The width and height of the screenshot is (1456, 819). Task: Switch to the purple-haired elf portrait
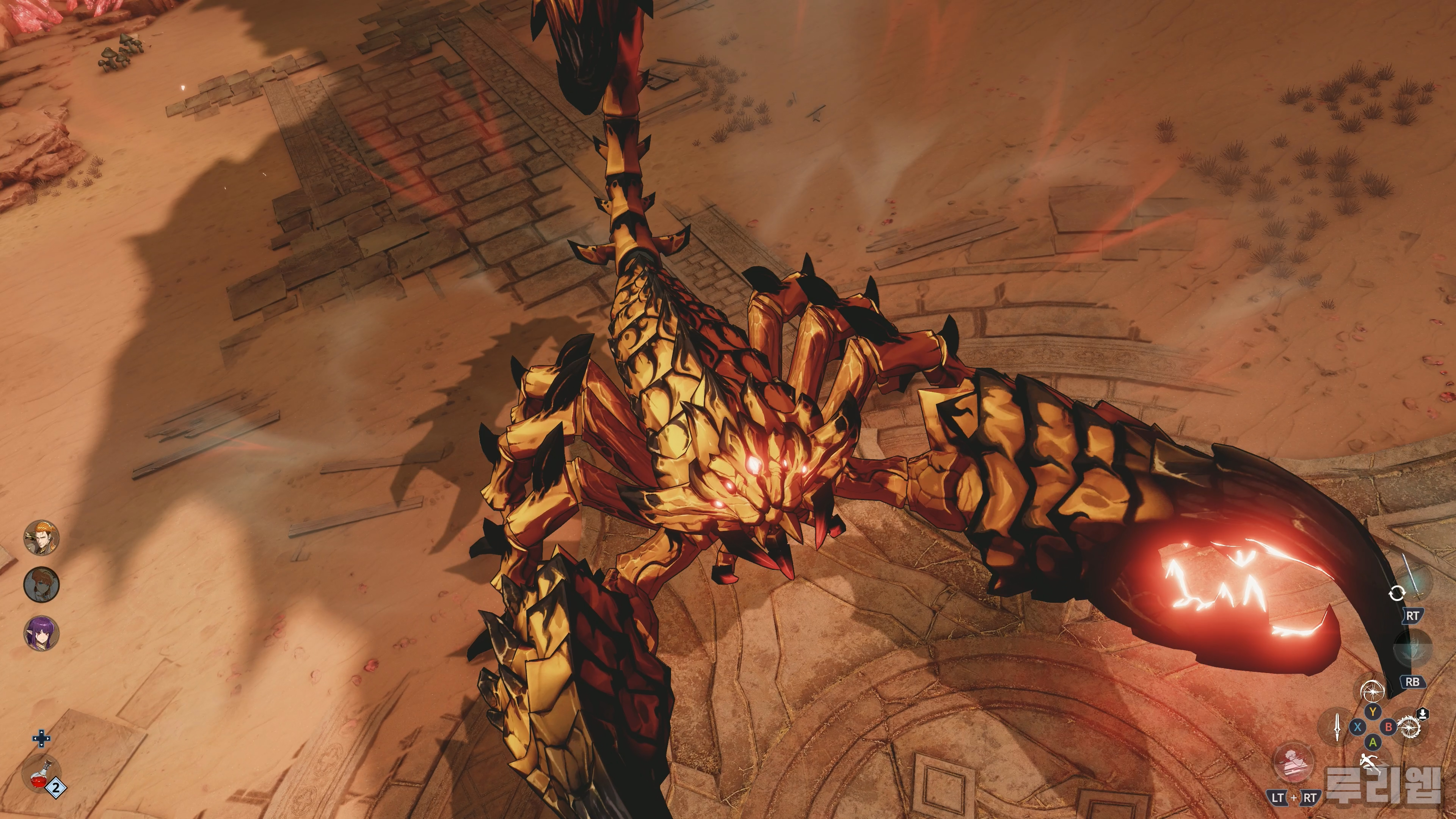pos(41,632)
